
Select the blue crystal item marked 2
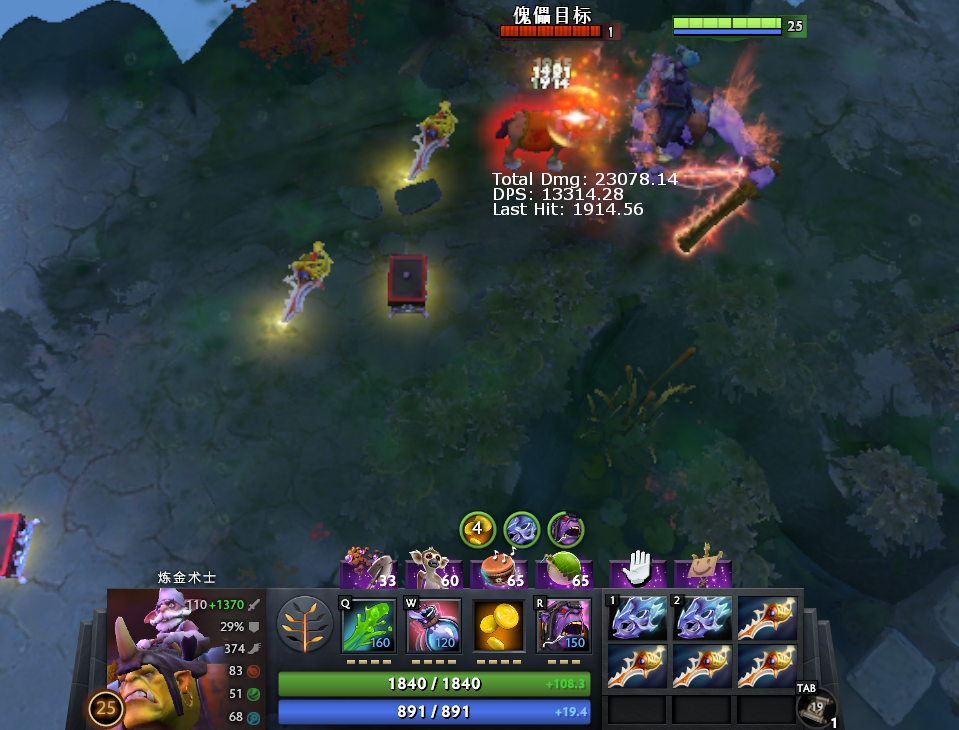pos(702,619)
